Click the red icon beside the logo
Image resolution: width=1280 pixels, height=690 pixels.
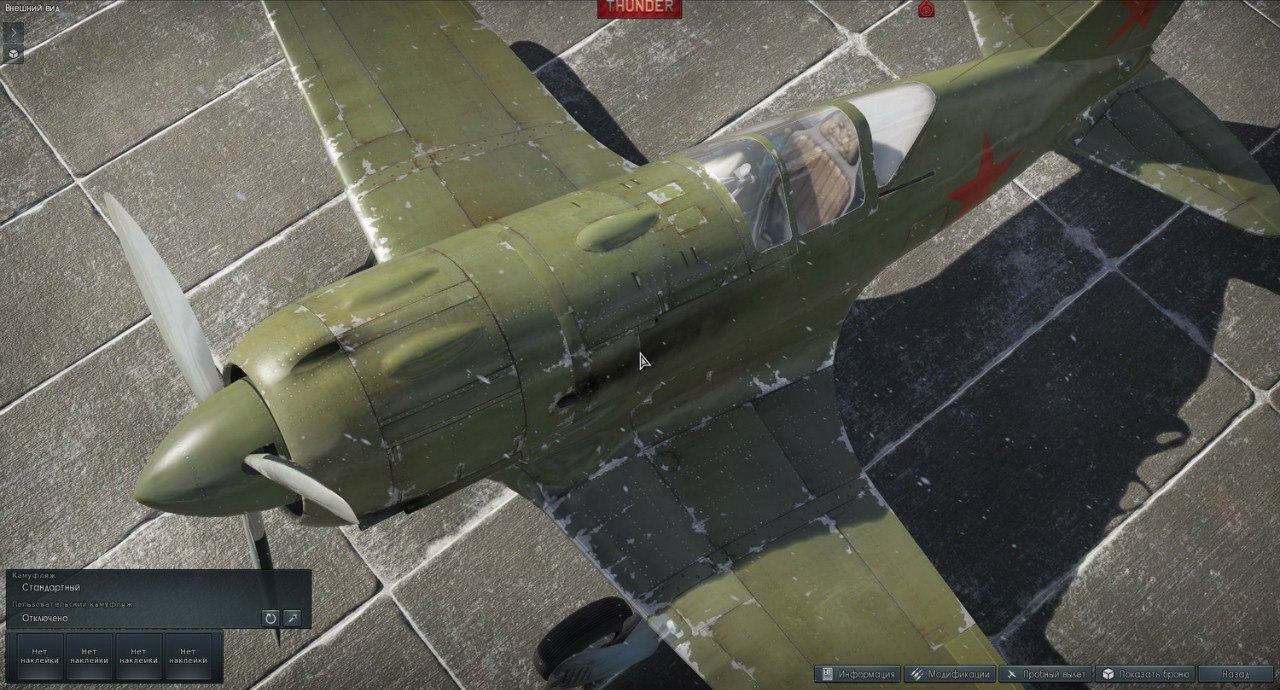(926, 9)
